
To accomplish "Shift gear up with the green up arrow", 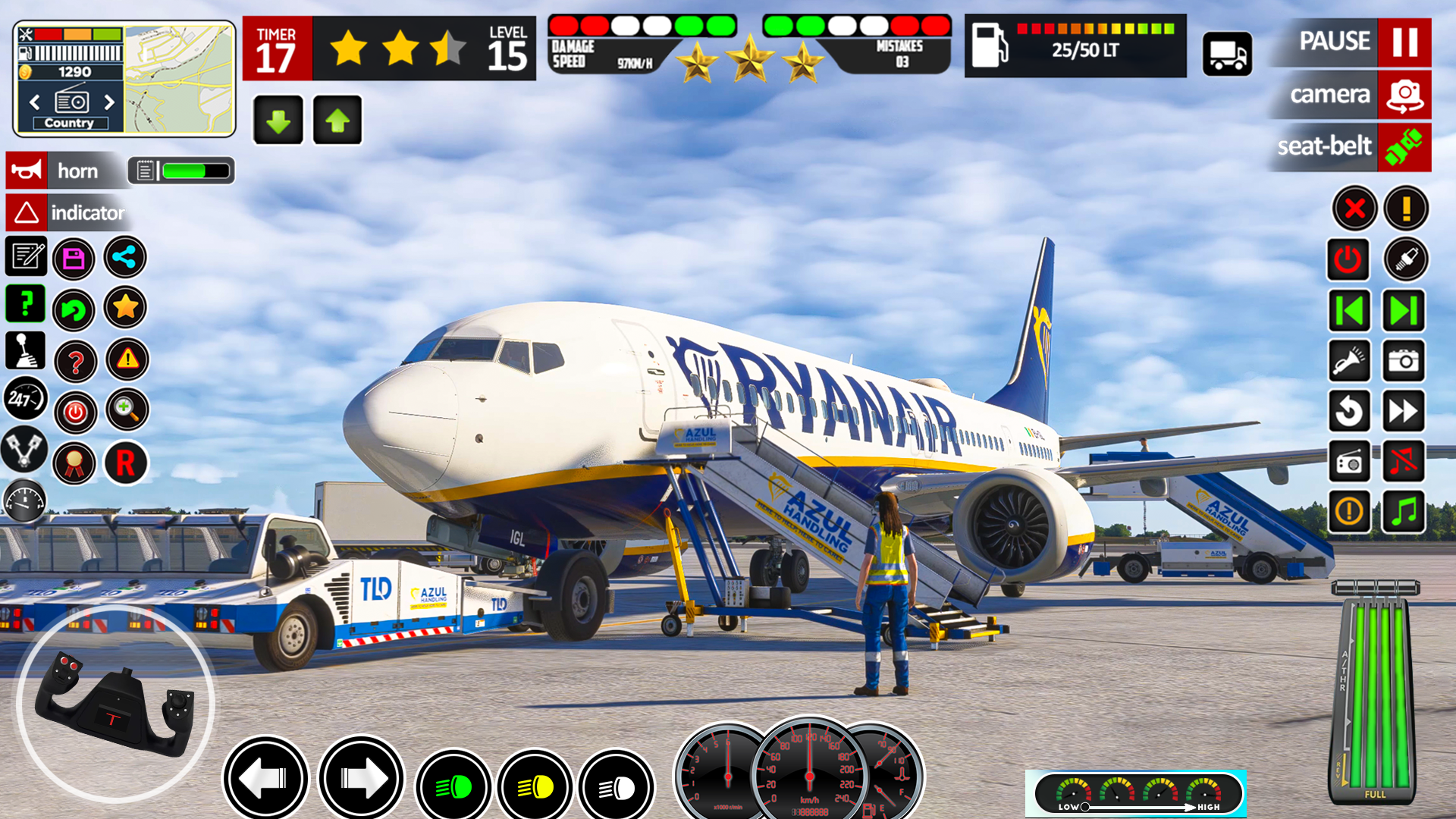I will point(336,119).
